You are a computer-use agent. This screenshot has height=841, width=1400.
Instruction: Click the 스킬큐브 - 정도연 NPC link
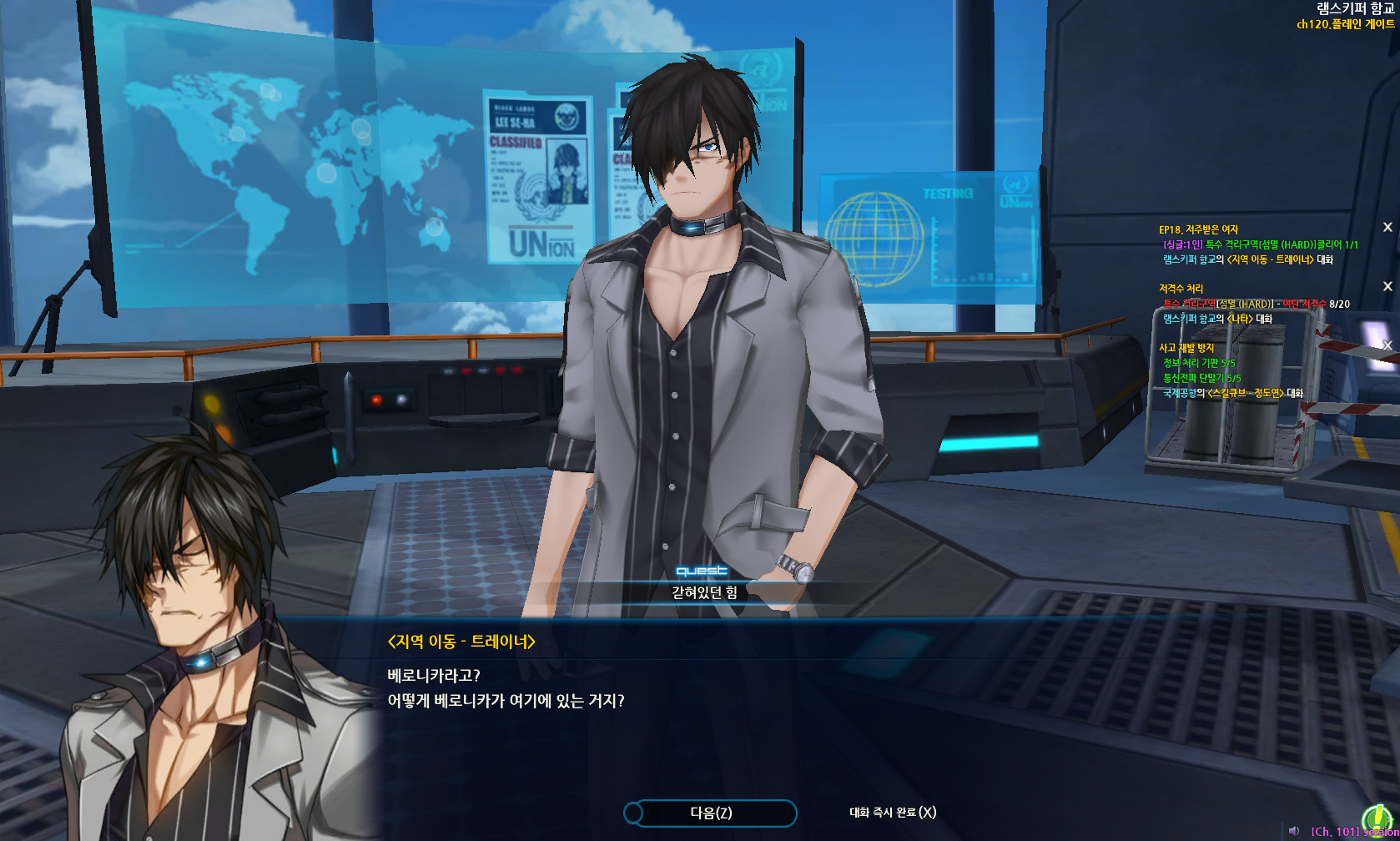click(1245, 393)
